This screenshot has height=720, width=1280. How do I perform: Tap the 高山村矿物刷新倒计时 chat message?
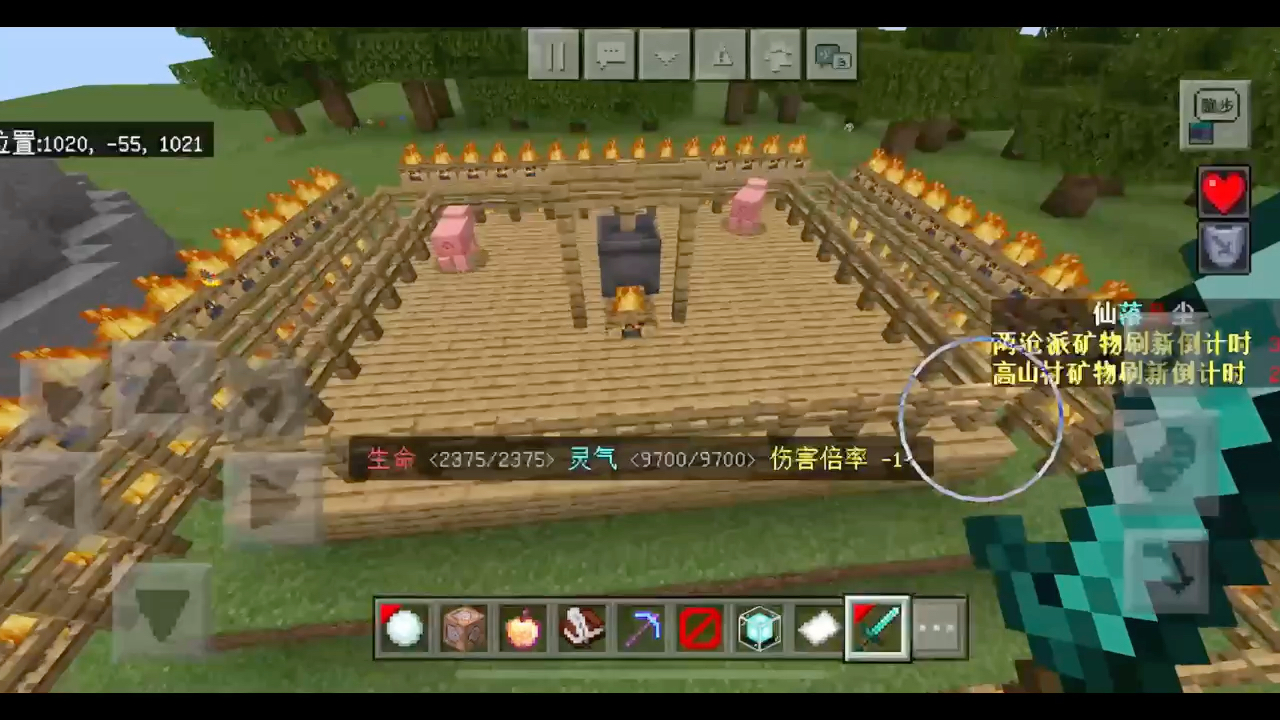pyautogui.click(x=1118, y=375)
